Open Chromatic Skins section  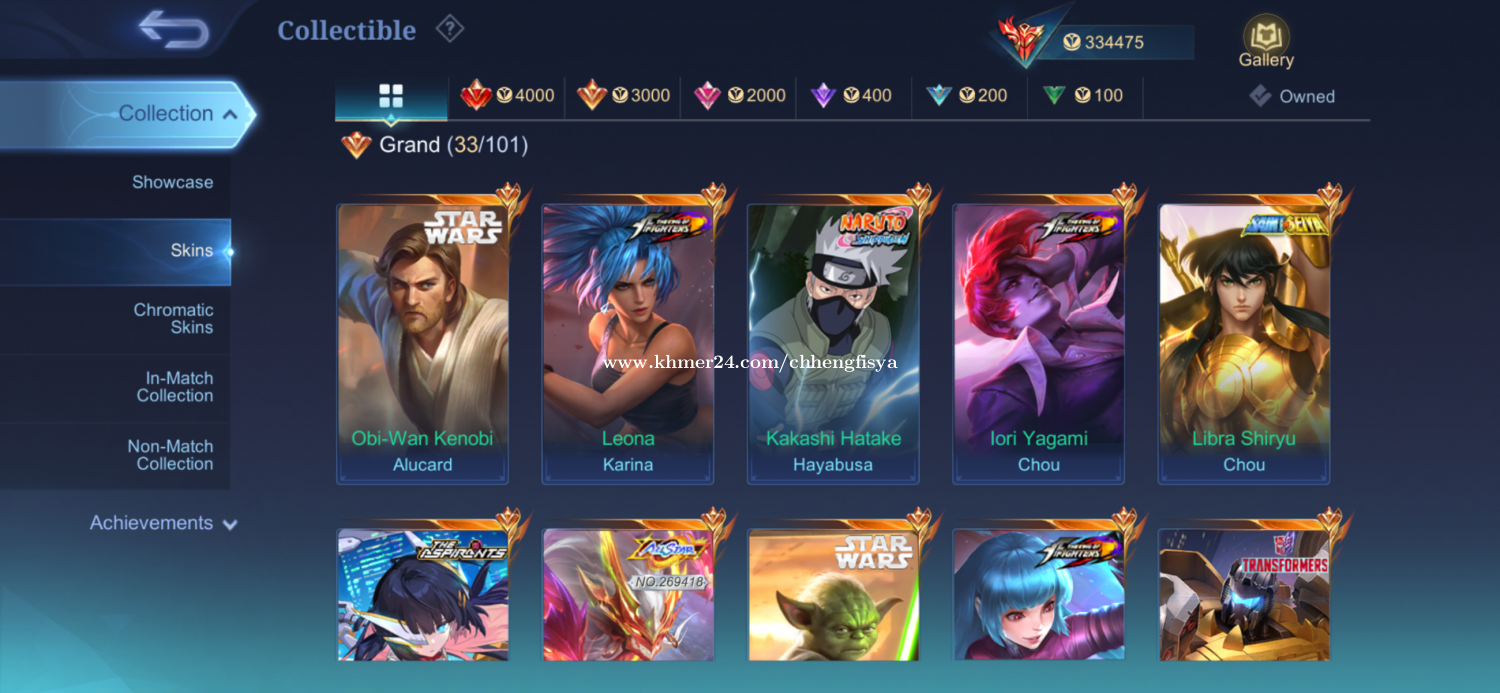(x=173, y=319)
